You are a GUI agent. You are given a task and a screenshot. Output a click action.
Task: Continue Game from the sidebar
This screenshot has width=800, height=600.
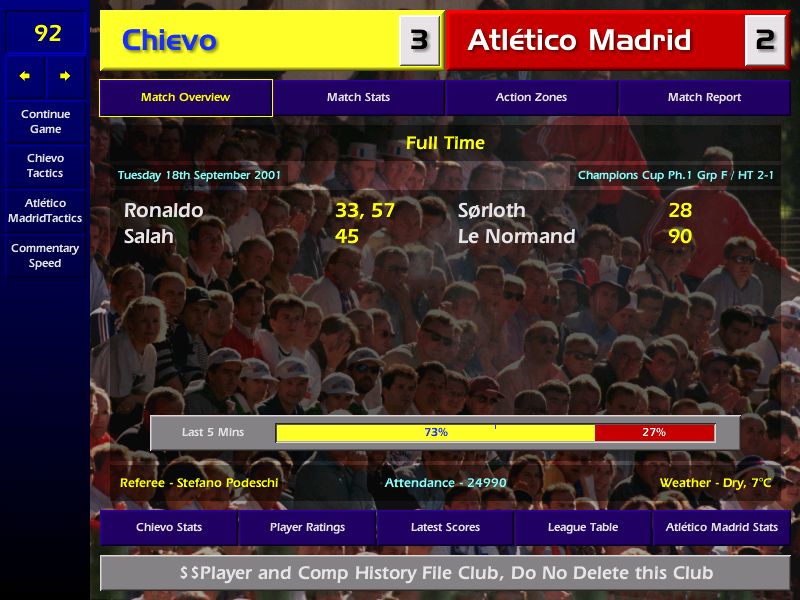tap(45, 121)
